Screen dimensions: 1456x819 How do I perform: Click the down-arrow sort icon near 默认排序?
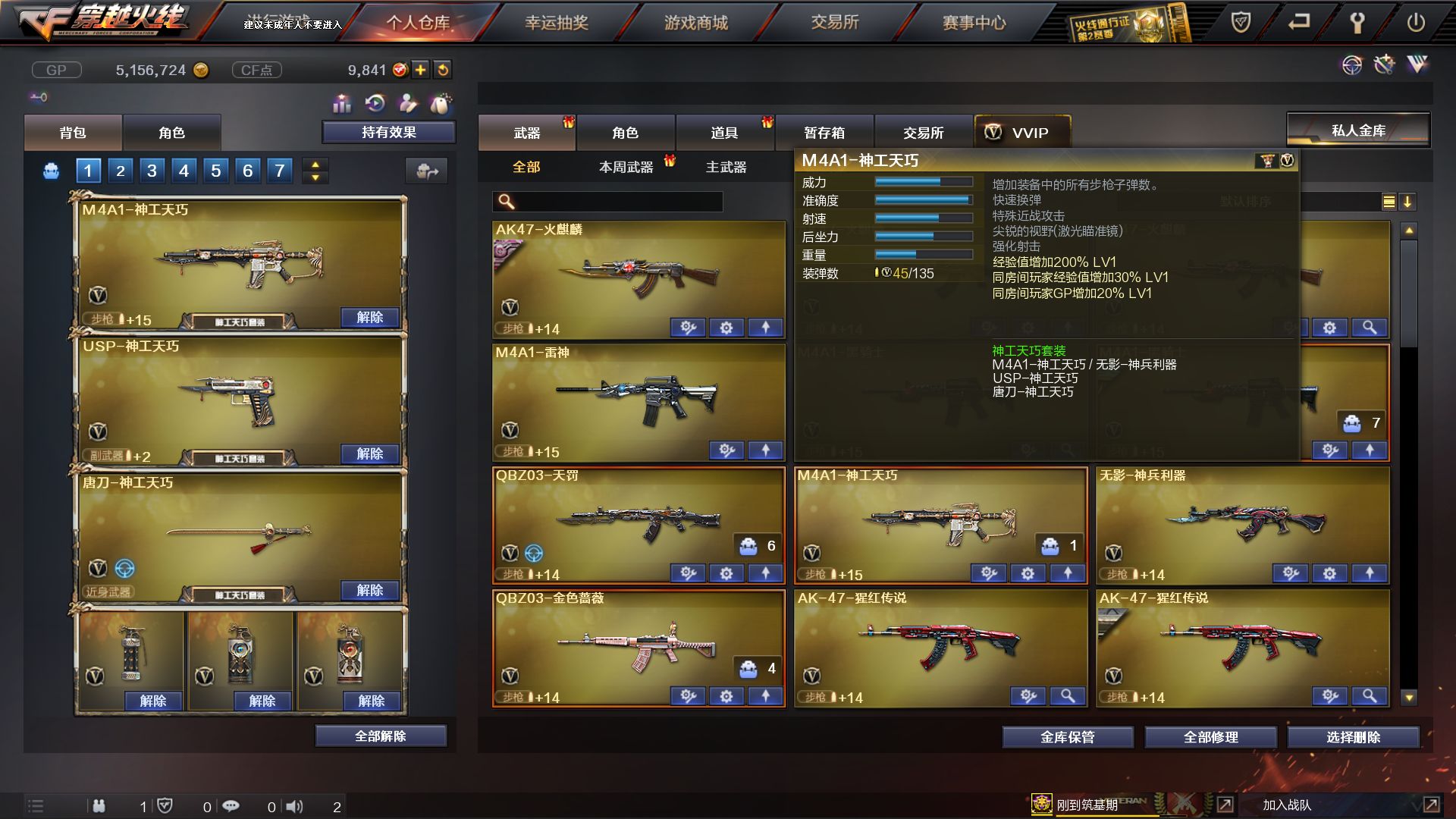tap(1408, 203)
